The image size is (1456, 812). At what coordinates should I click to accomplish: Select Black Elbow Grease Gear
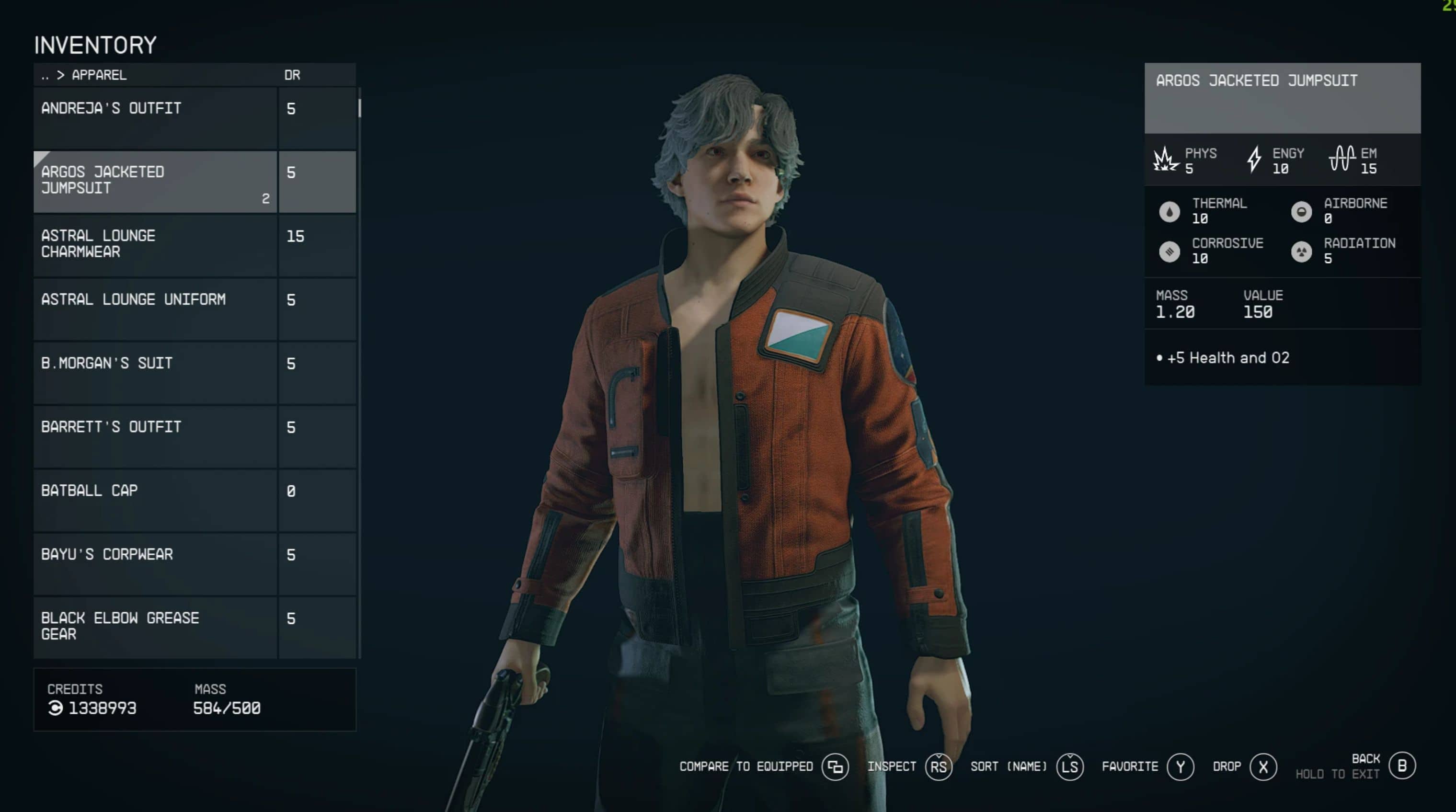pos(155,627)
